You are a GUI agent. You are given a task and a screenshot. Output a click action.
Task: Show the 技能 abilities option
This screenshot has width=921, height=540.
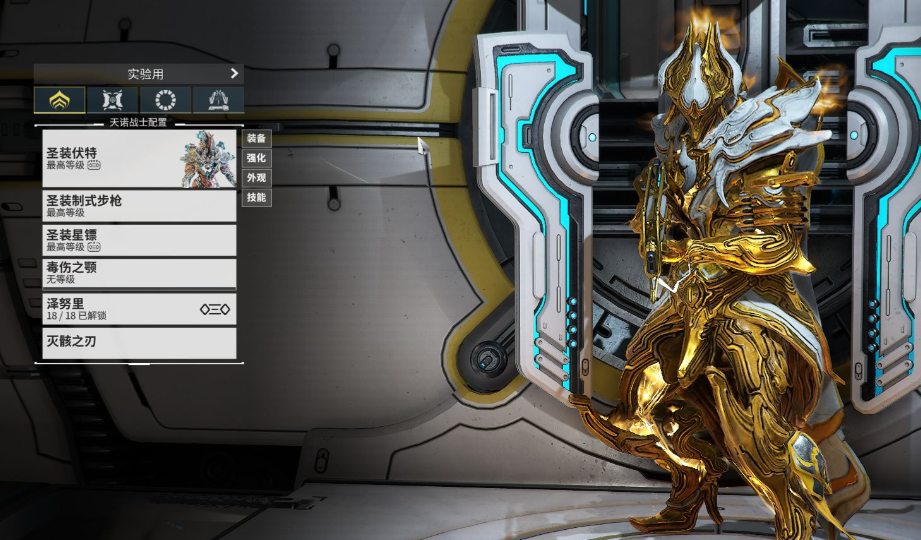(x=257, y=198)
